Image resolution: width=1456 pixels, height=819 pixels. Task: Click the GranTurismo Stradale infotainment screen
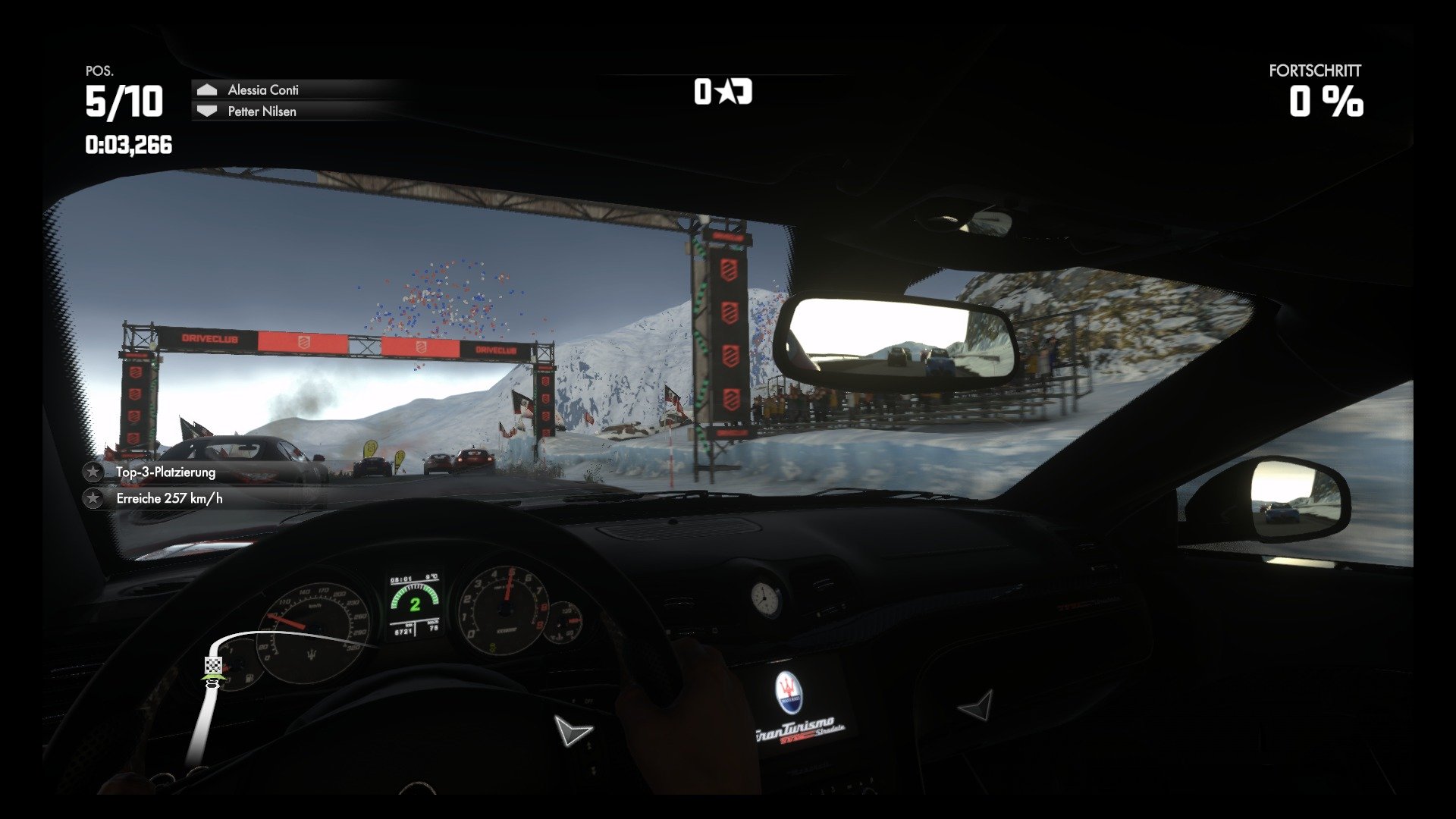[795, 726]
